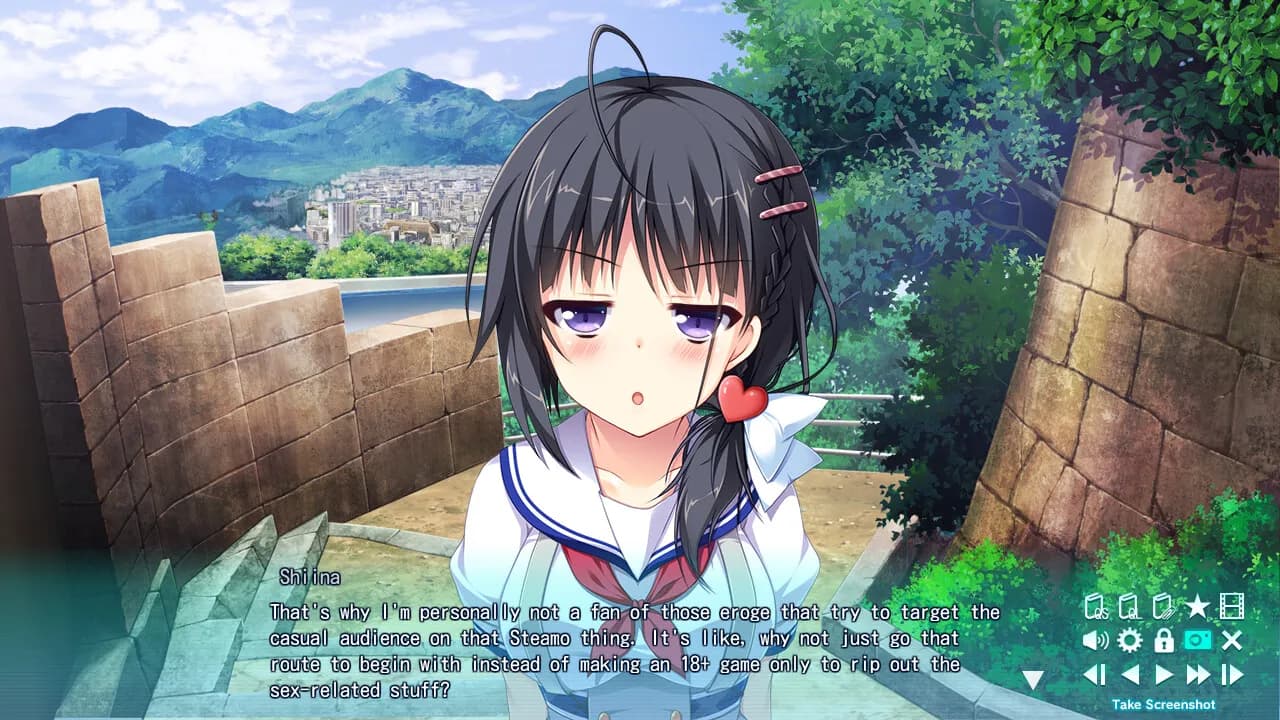Click the X to hide the dialogue interface
1280x720 pixels.
[1233, 640]
